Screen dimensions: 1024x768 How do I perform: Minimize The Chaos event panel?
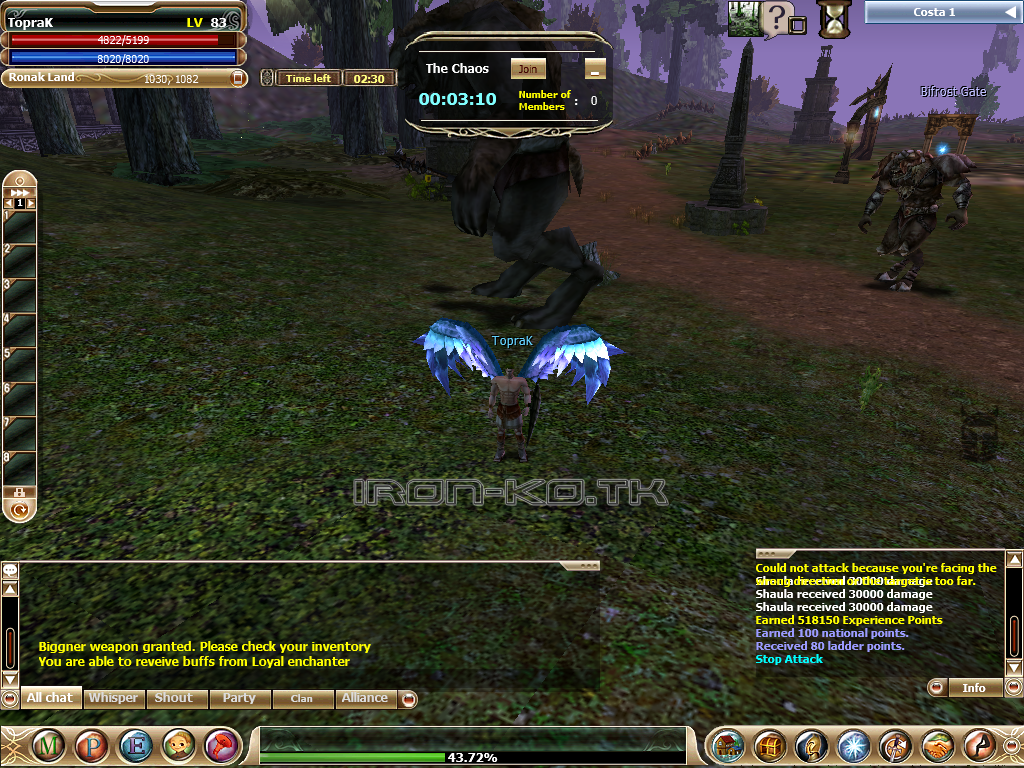coord(595,69)
